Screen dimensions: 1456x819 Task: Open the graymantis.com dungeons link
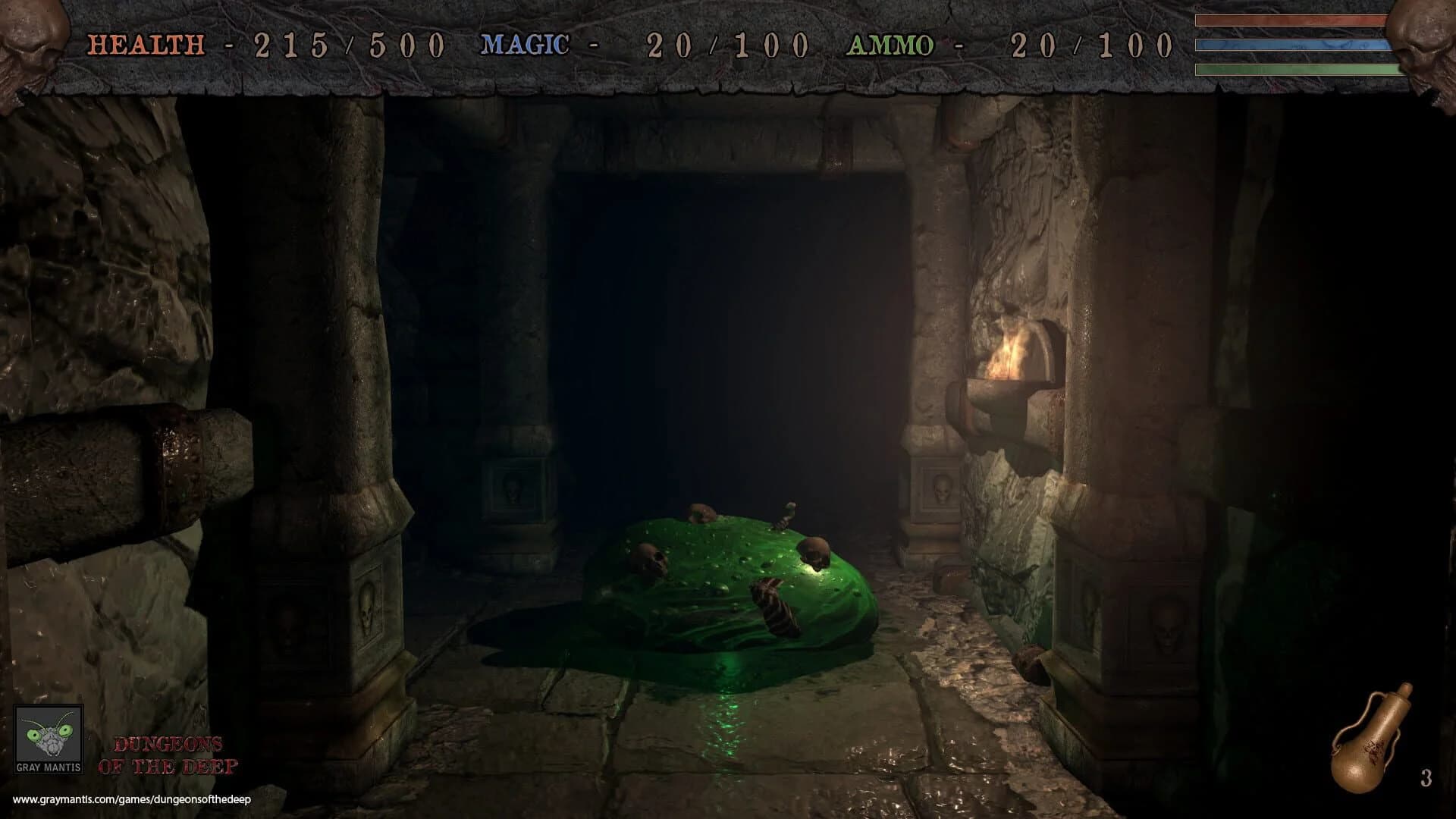tap(133, 797)
